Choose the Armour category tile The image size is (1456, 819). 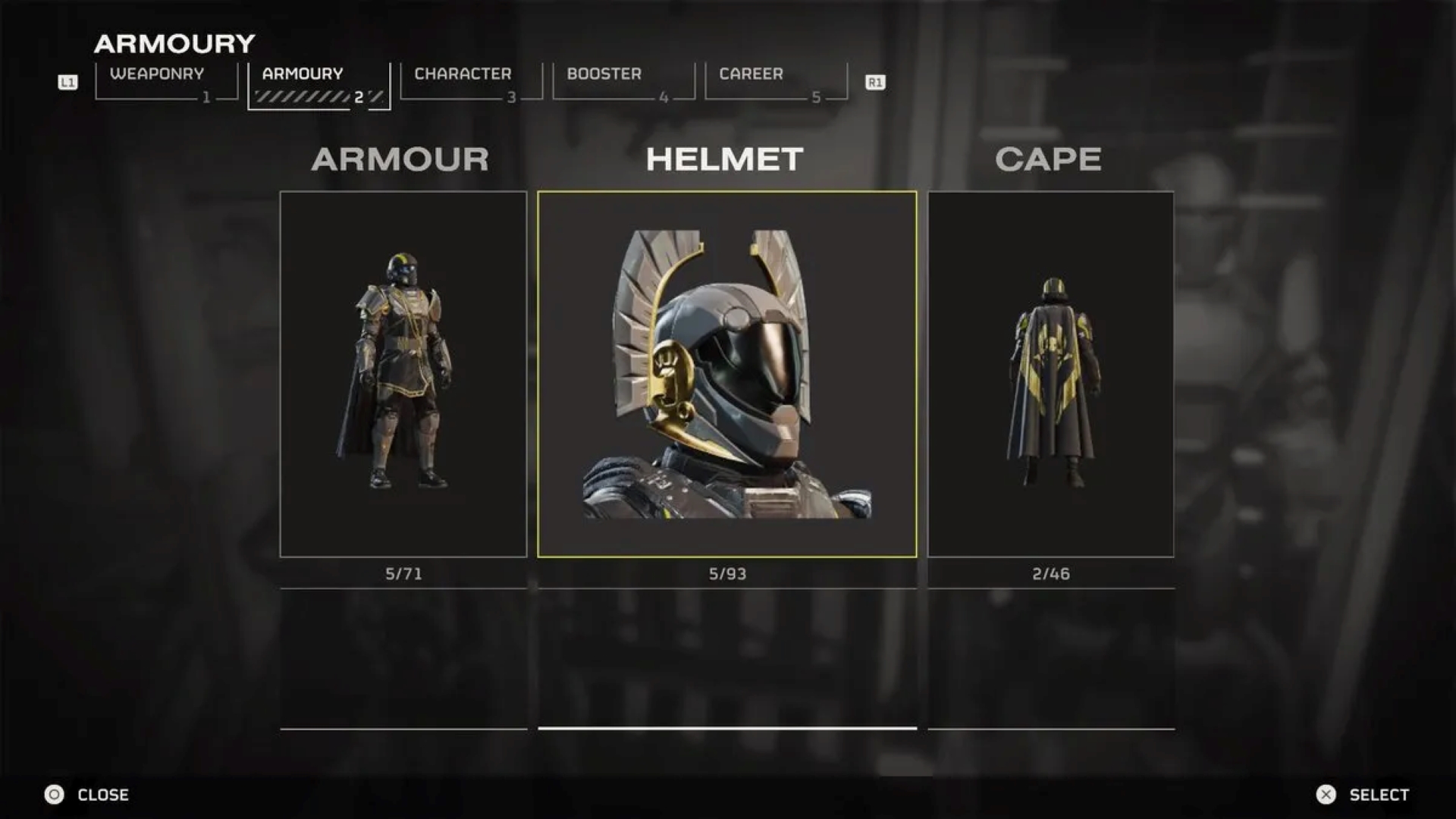coord(403,374)
